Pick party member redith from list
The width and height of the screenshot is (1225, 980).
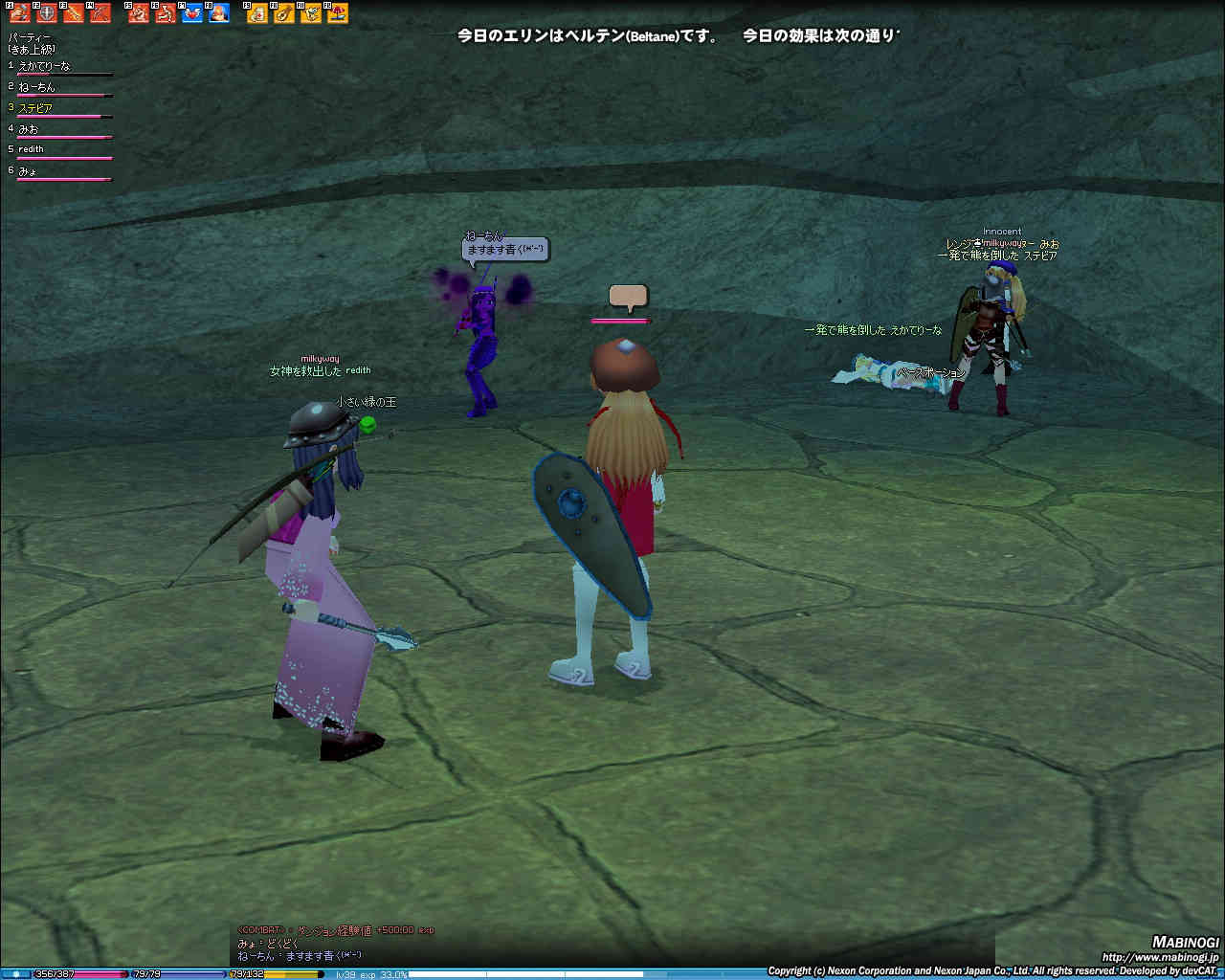(x=32, y=149)
